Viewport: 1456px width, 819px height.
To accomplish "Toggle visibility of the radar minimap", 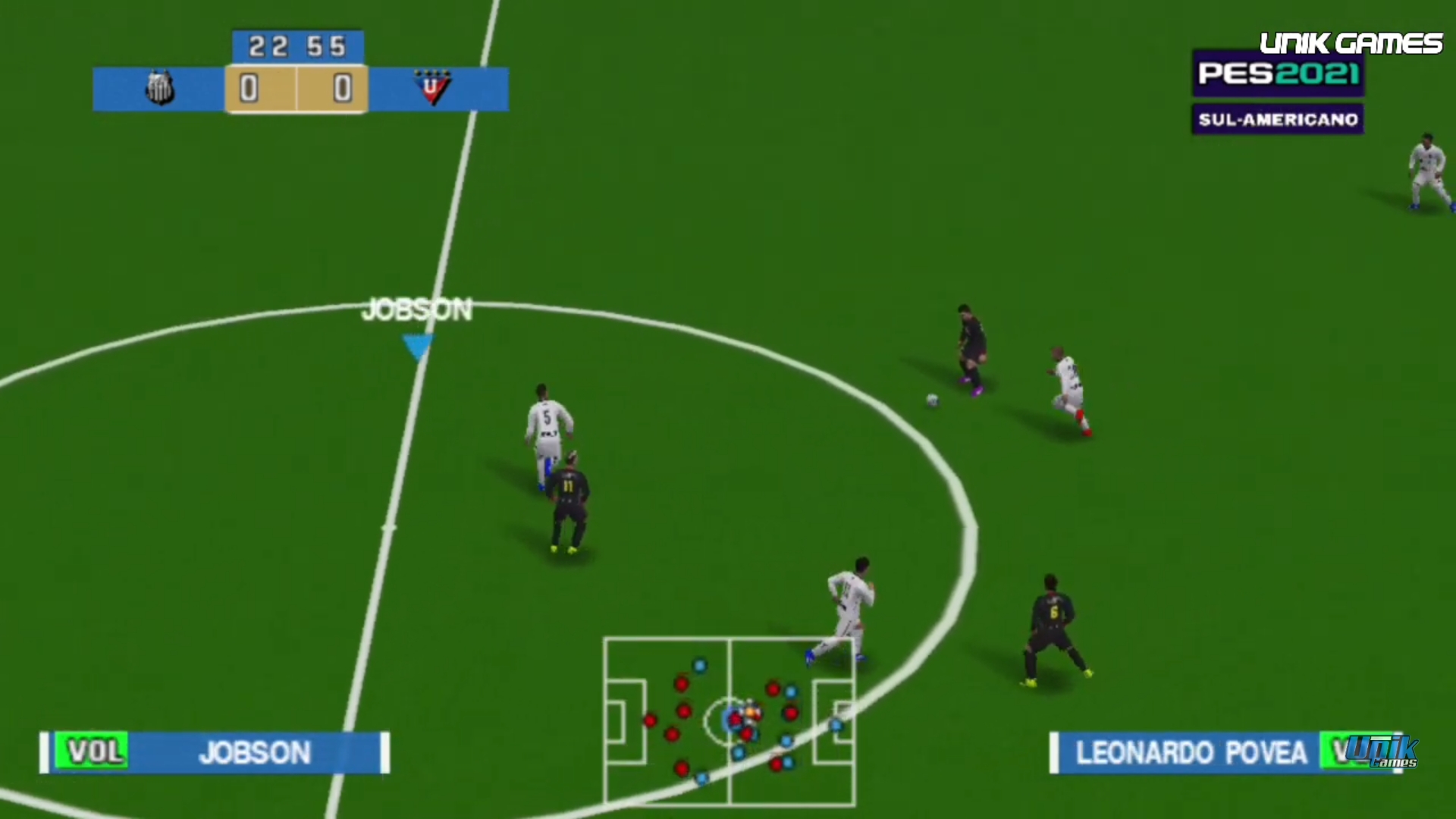I will tap(730, 720).
